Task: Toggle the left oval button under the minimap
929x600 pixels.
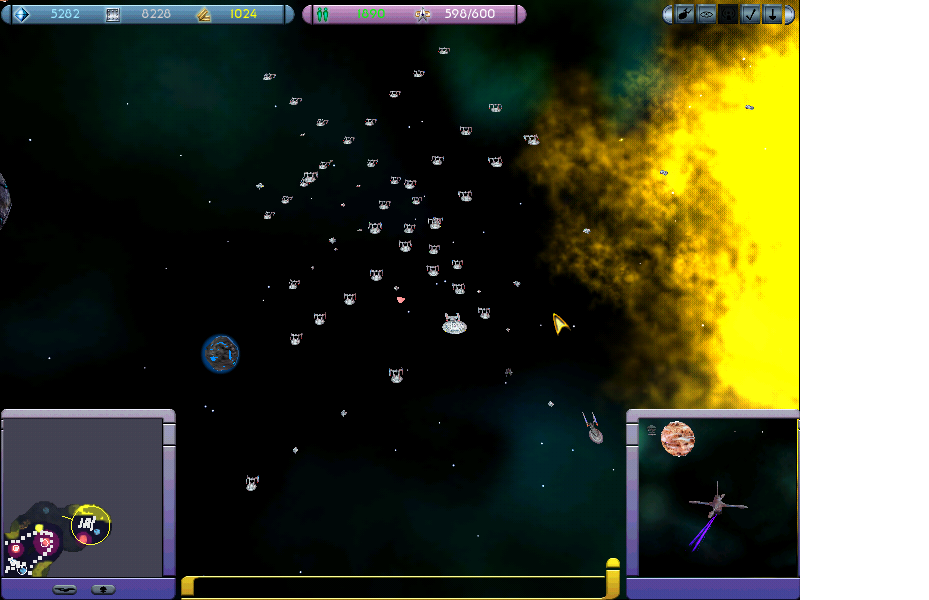Action: [66, 589]
